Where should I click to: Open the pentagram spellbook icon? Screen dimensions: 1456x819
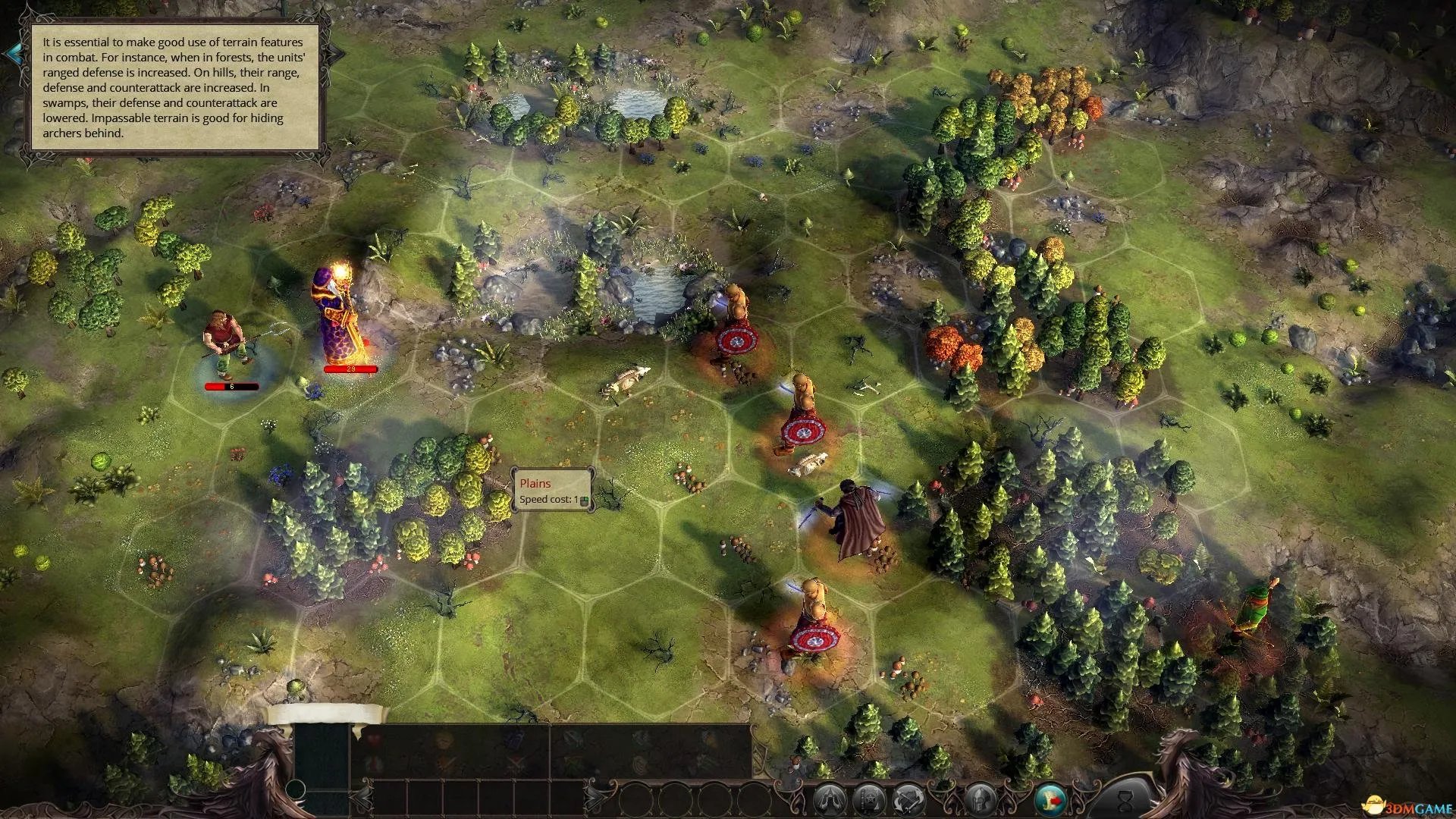pyautogui.click(x=869, y=799)
